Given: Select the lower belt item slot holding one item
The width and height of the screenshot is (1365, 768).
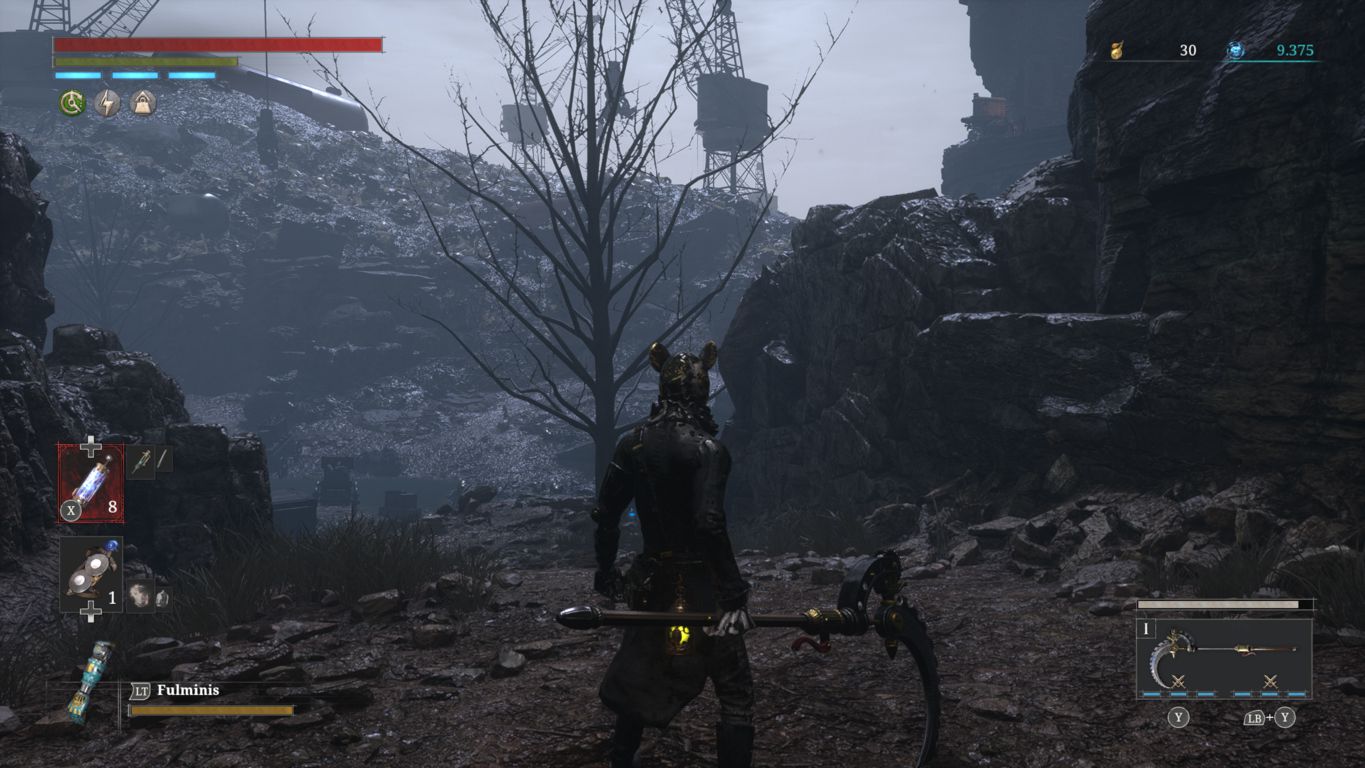Looking at the screenshot, I should 91,572.
